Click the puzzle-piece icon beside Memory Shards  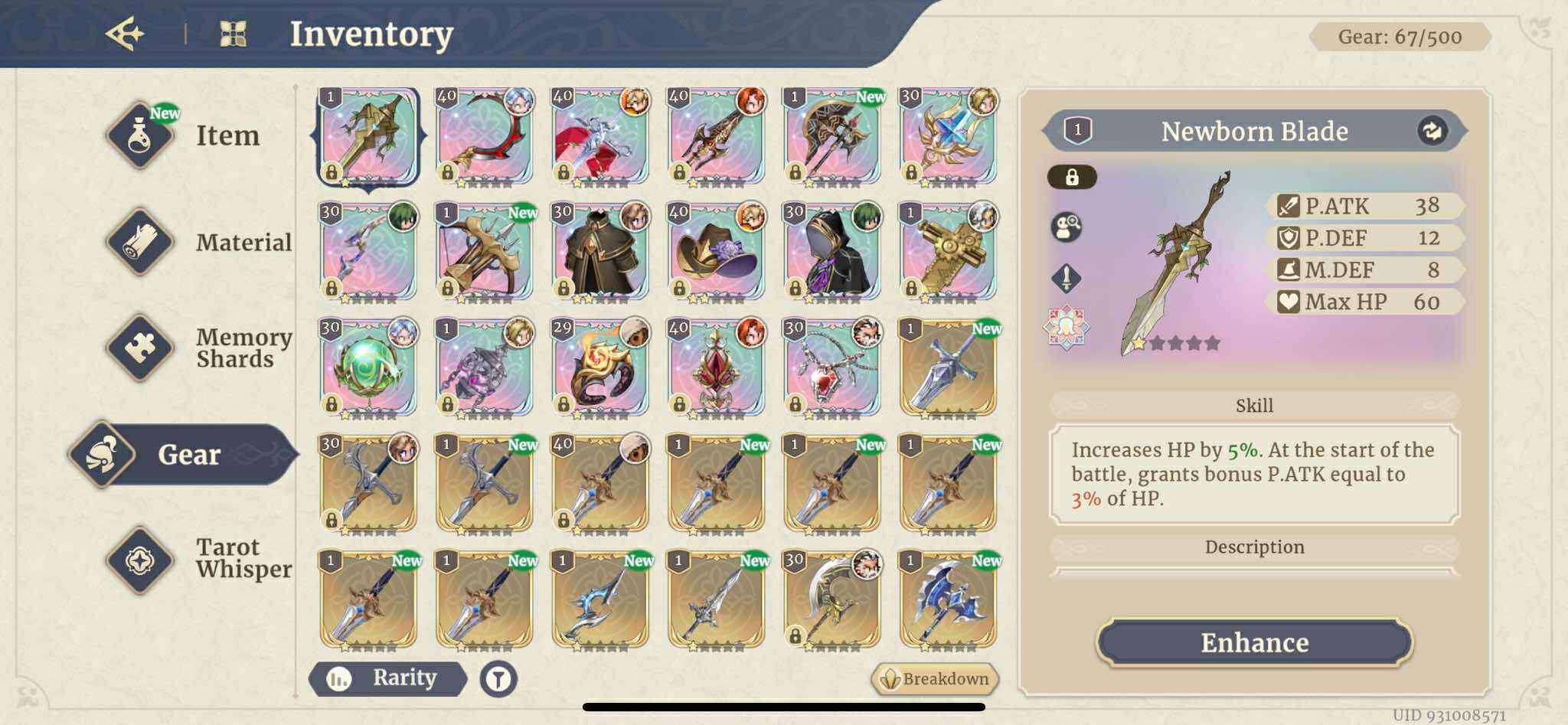tap(140, 346)
